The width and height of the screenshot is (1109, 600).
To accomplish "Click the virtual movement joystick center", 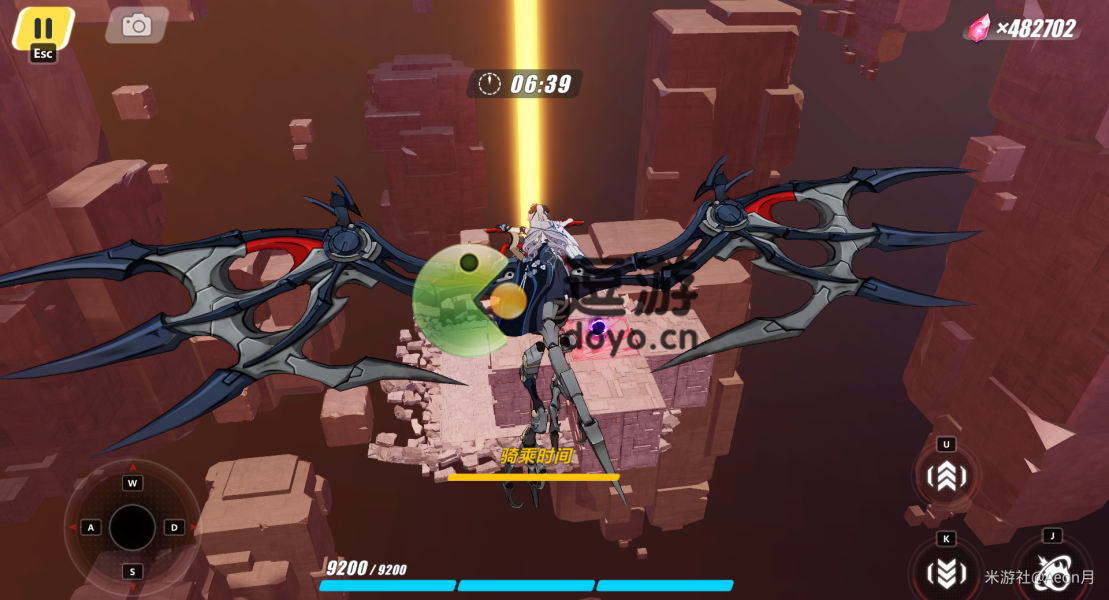I will [132, 527].
